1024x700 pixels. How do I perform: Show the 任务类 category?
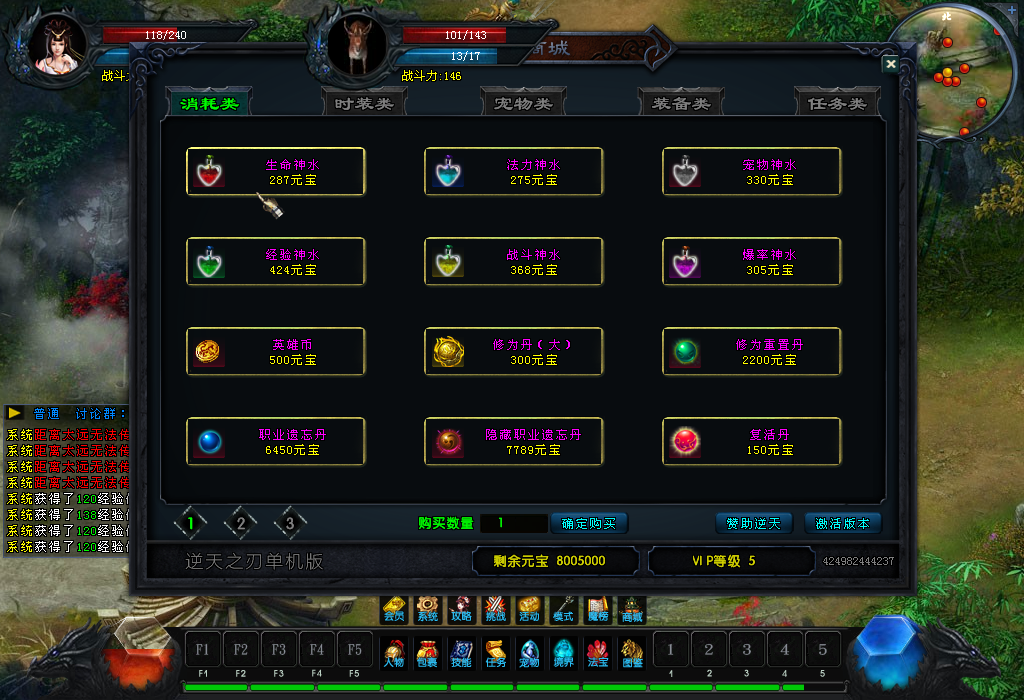click(x=837, y=103)
